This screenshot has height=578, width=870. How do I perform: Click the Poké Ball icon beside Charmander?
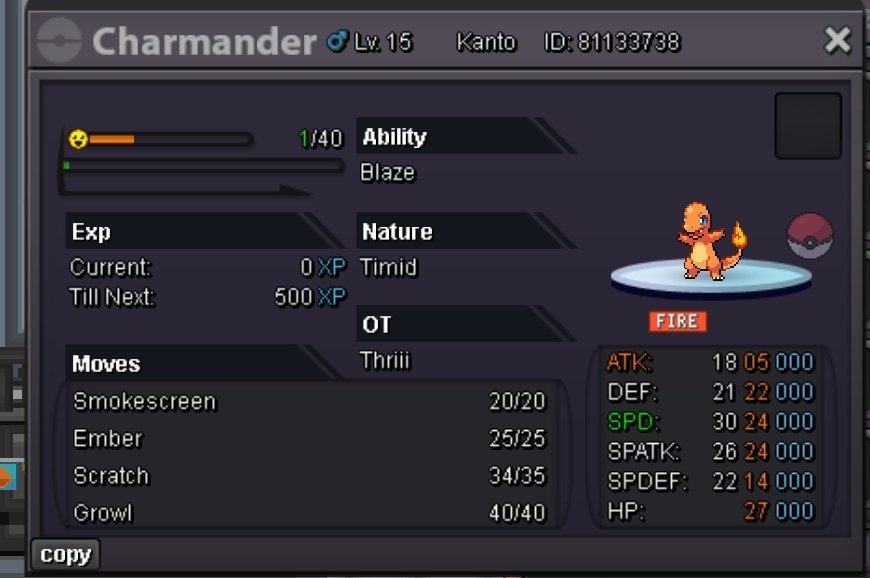click(x=809, y=237)
